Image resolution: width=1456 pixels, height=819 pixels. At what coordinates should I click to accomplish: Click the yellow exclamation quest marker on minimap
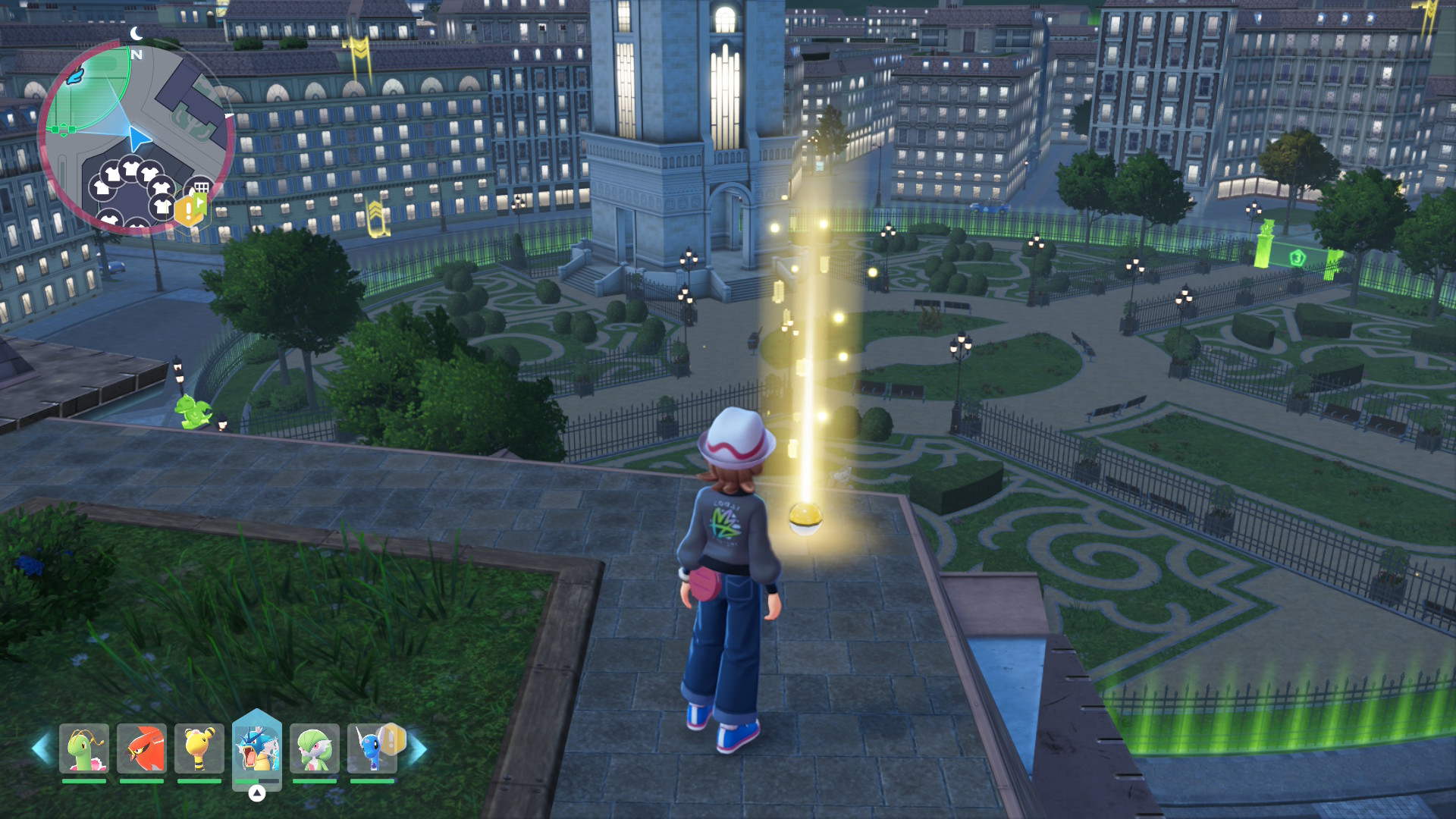(x=187, y=212)
